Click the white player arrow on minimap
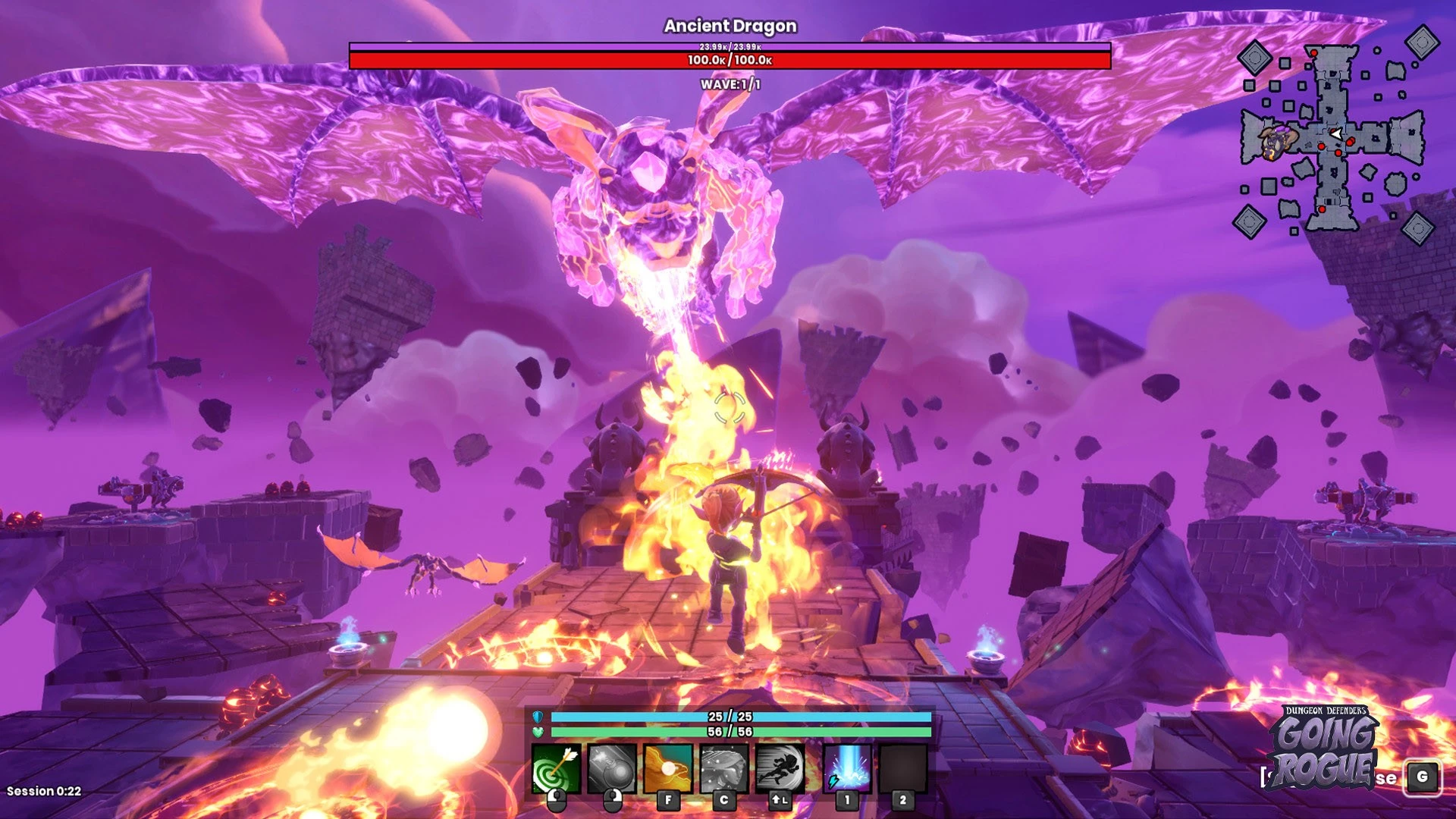 click(1336, 134)
